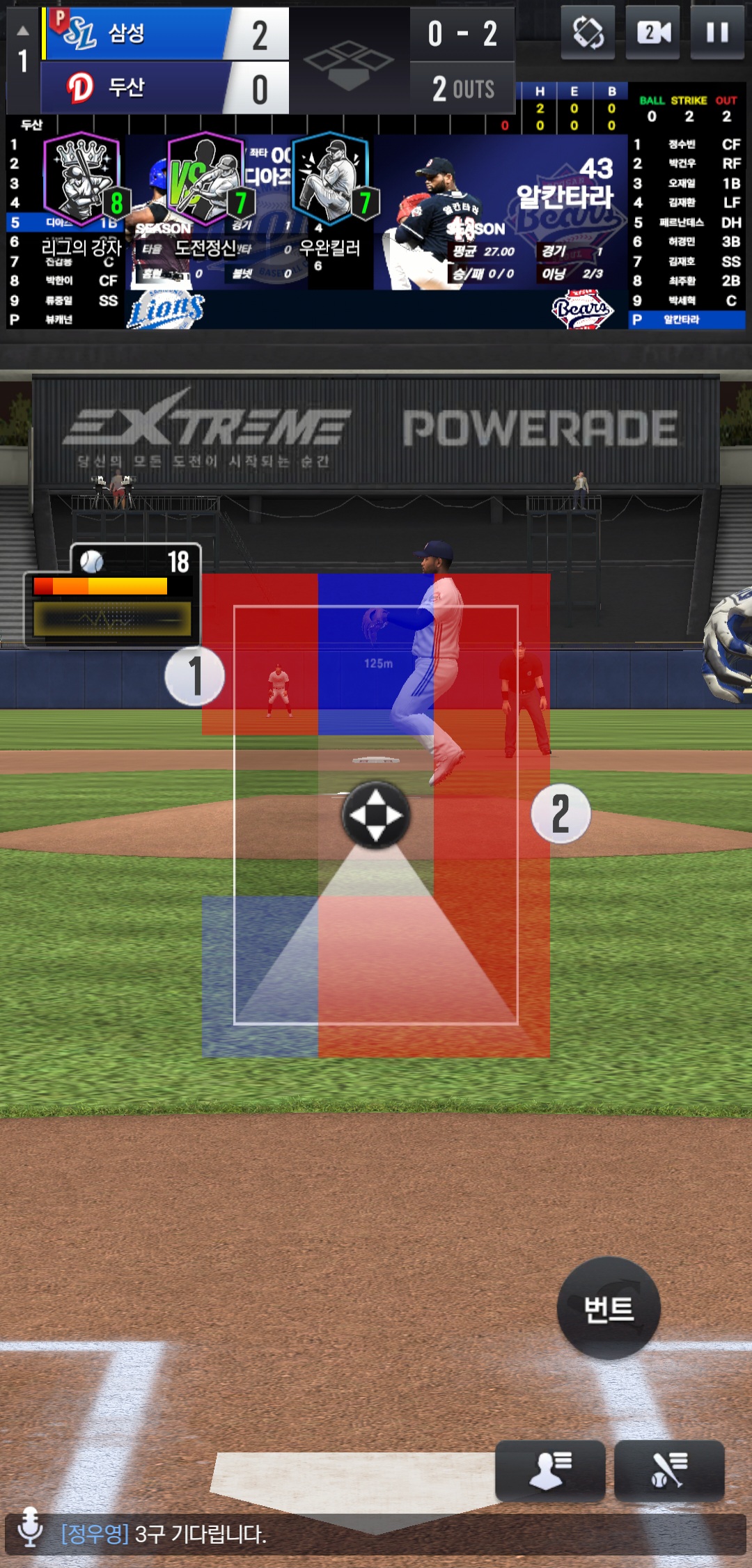
Task: Select the 번트 (bunt) button
Action: pos(609,1308)
